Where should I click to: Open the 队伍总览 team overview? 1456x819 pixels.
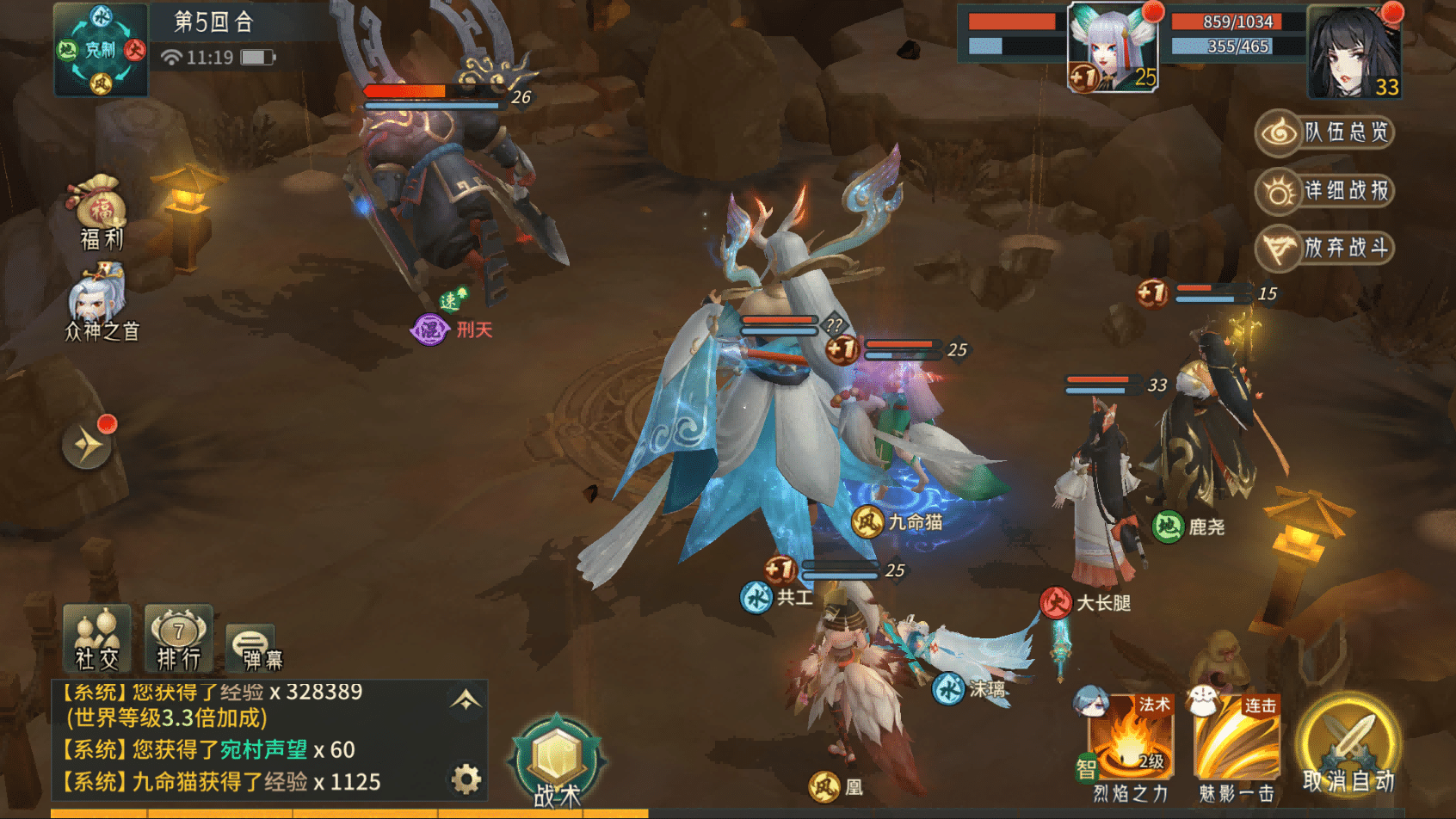coord(1324,132)
